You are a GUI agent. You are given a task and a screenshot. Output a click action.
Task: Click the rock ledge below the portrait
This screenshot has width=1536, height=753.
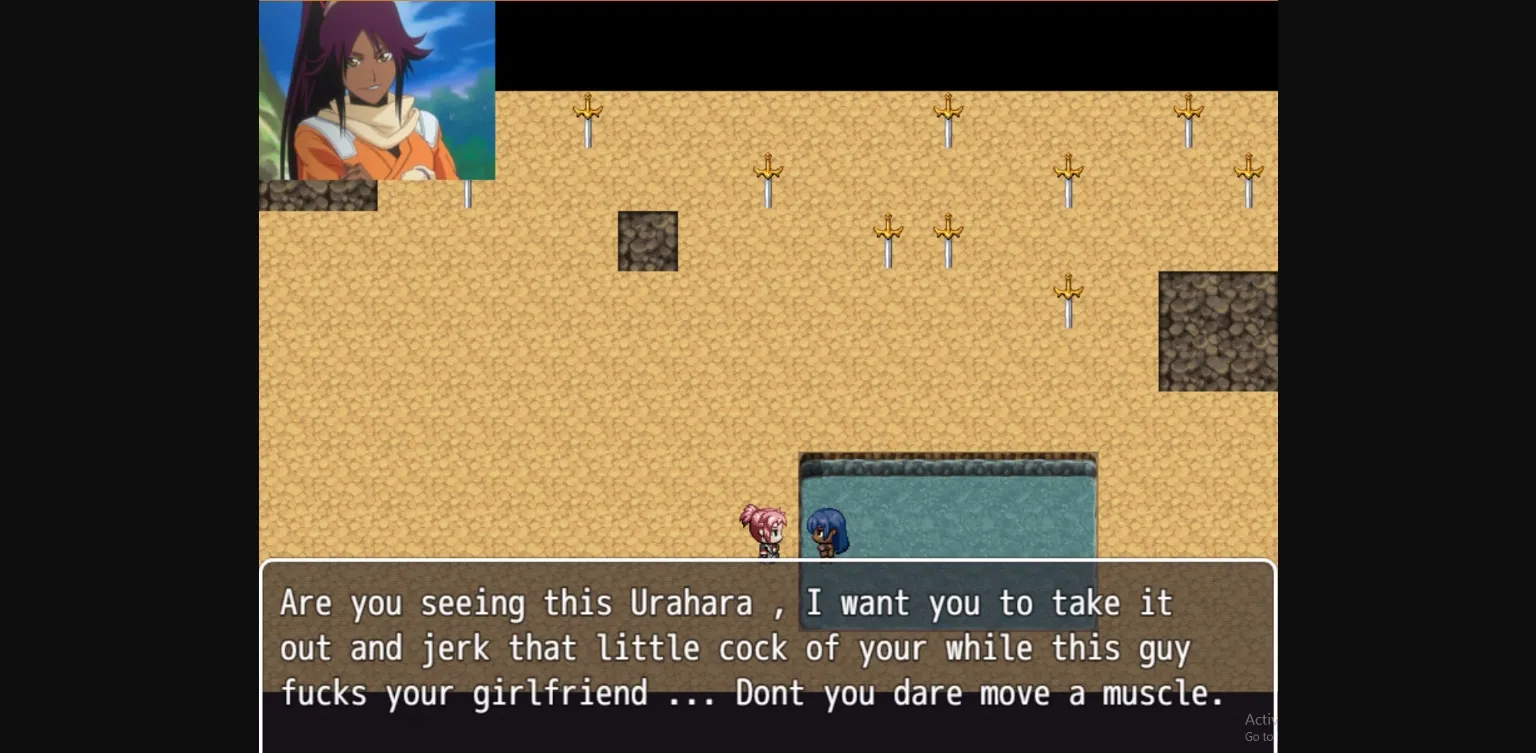[318, 197]
